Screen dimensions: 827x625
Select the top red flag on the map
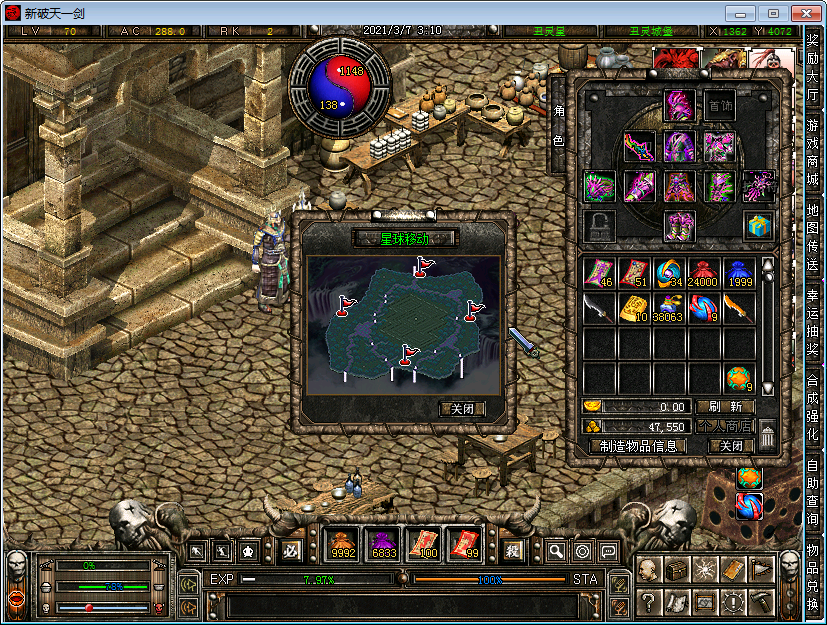423,266
